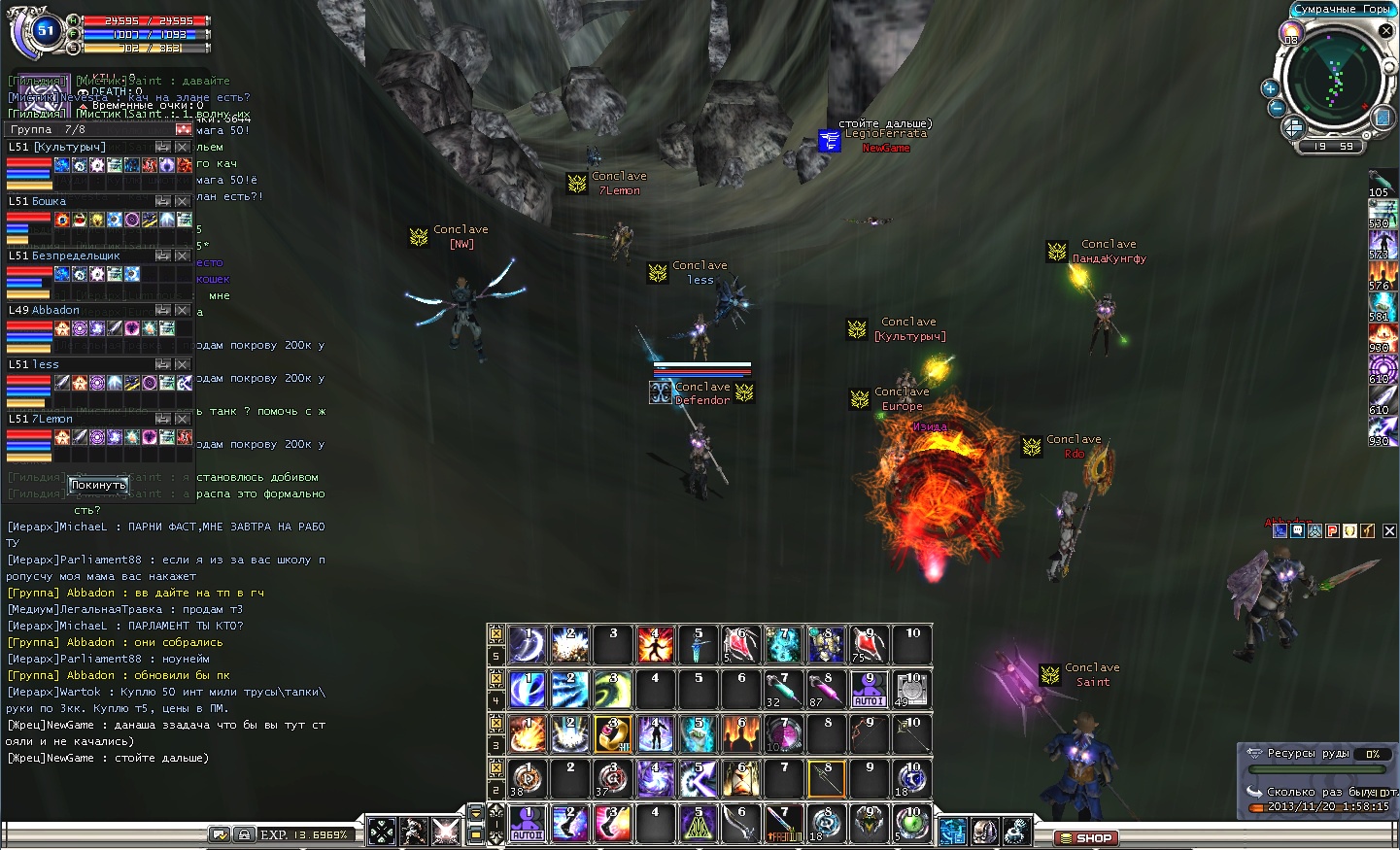Activate the fiery explosion figure skill
The image size is (1400, 850).
(x=656, y=644)
